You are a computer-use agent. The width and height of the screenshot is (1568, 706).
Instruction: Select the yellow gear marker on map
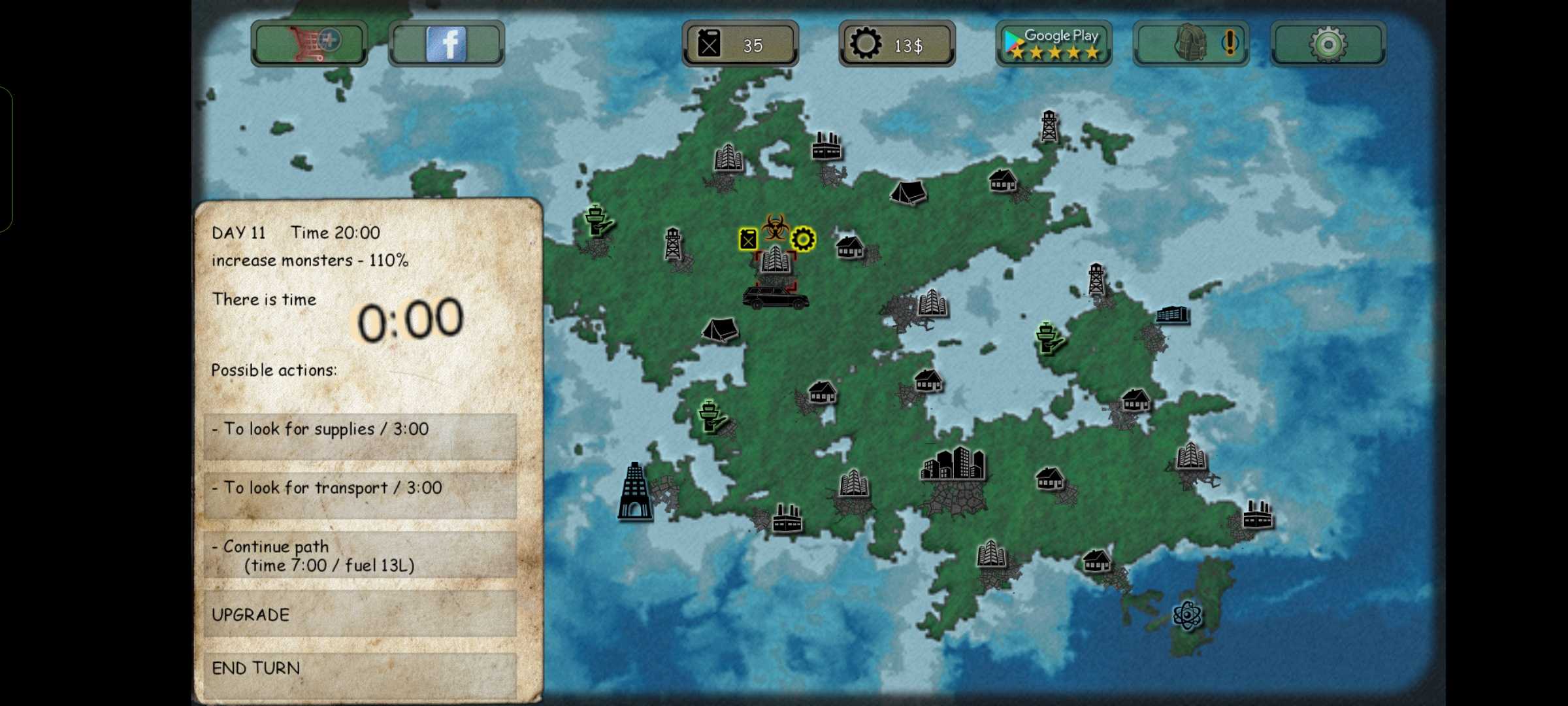coord(803,239)
